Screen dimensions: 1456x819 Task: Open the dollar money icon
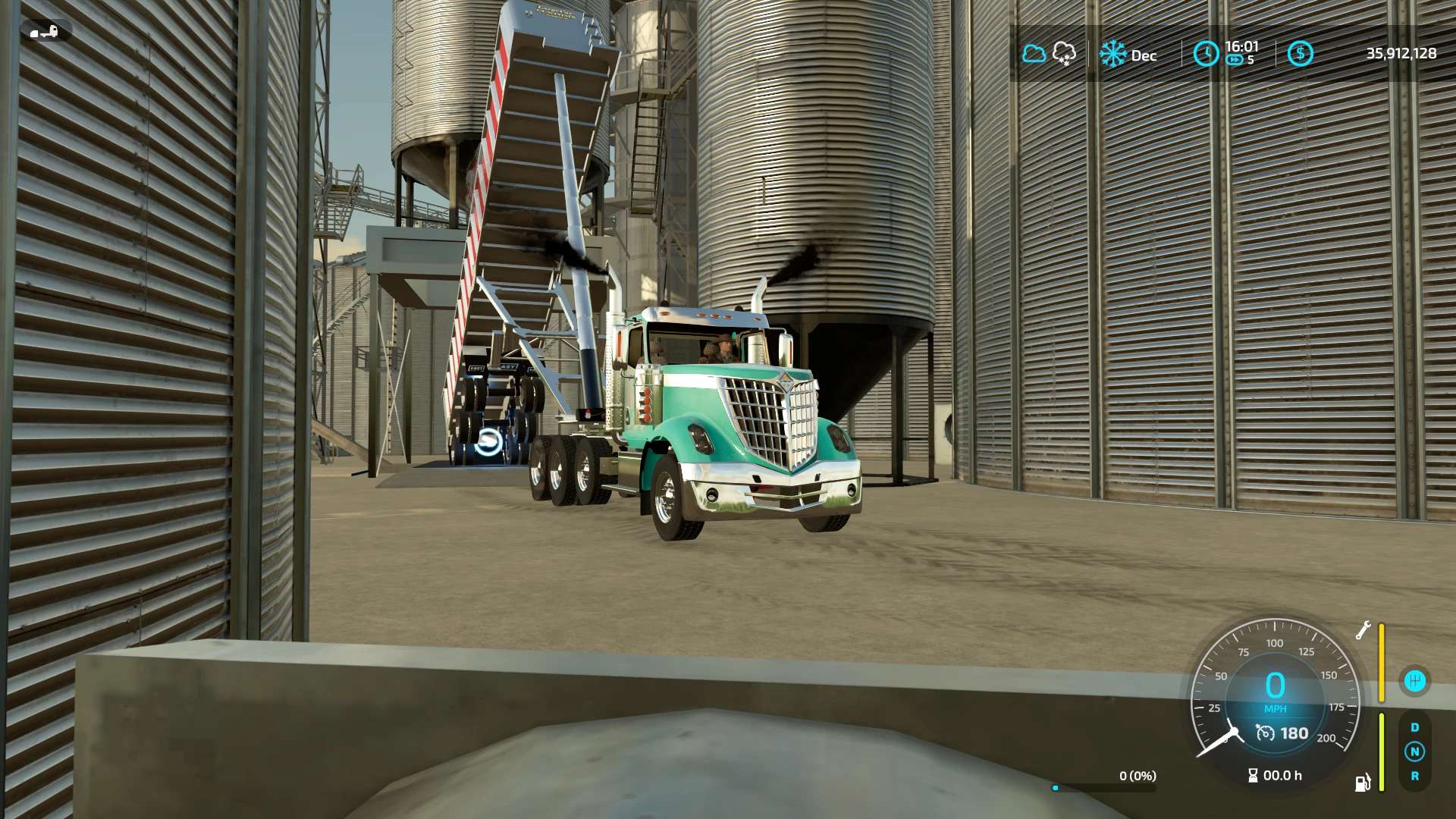click(x=1300, y=53)
